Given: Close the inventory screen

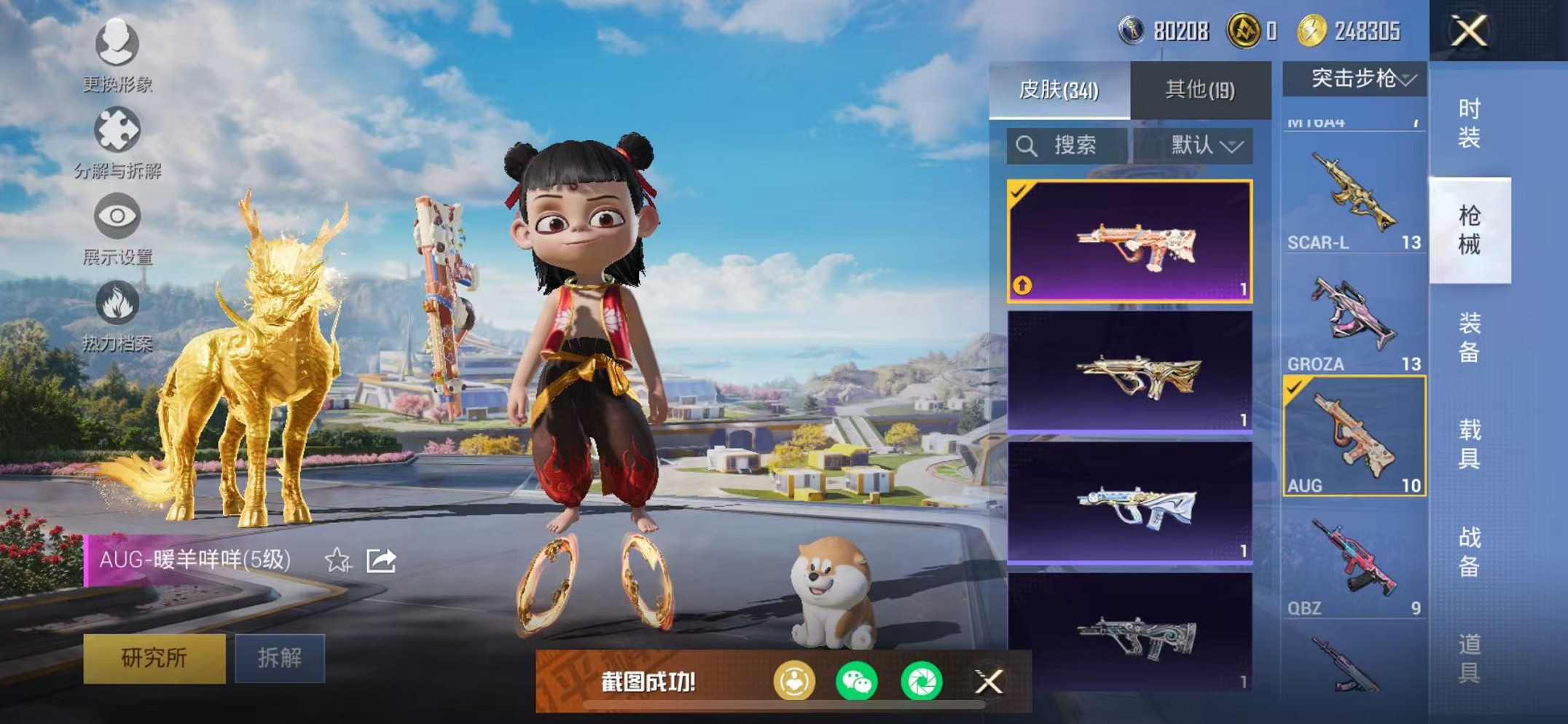Looking at the screenshot, I should tap(1468, 31).
